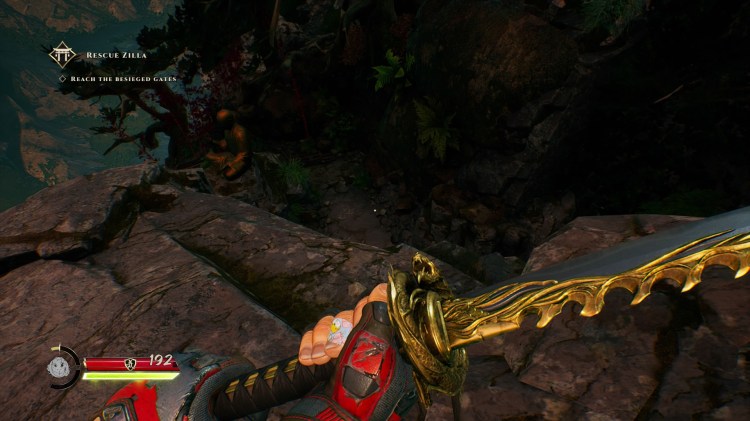Click the Rescue Zilla quest emblem icon

(x=62, y=54)
